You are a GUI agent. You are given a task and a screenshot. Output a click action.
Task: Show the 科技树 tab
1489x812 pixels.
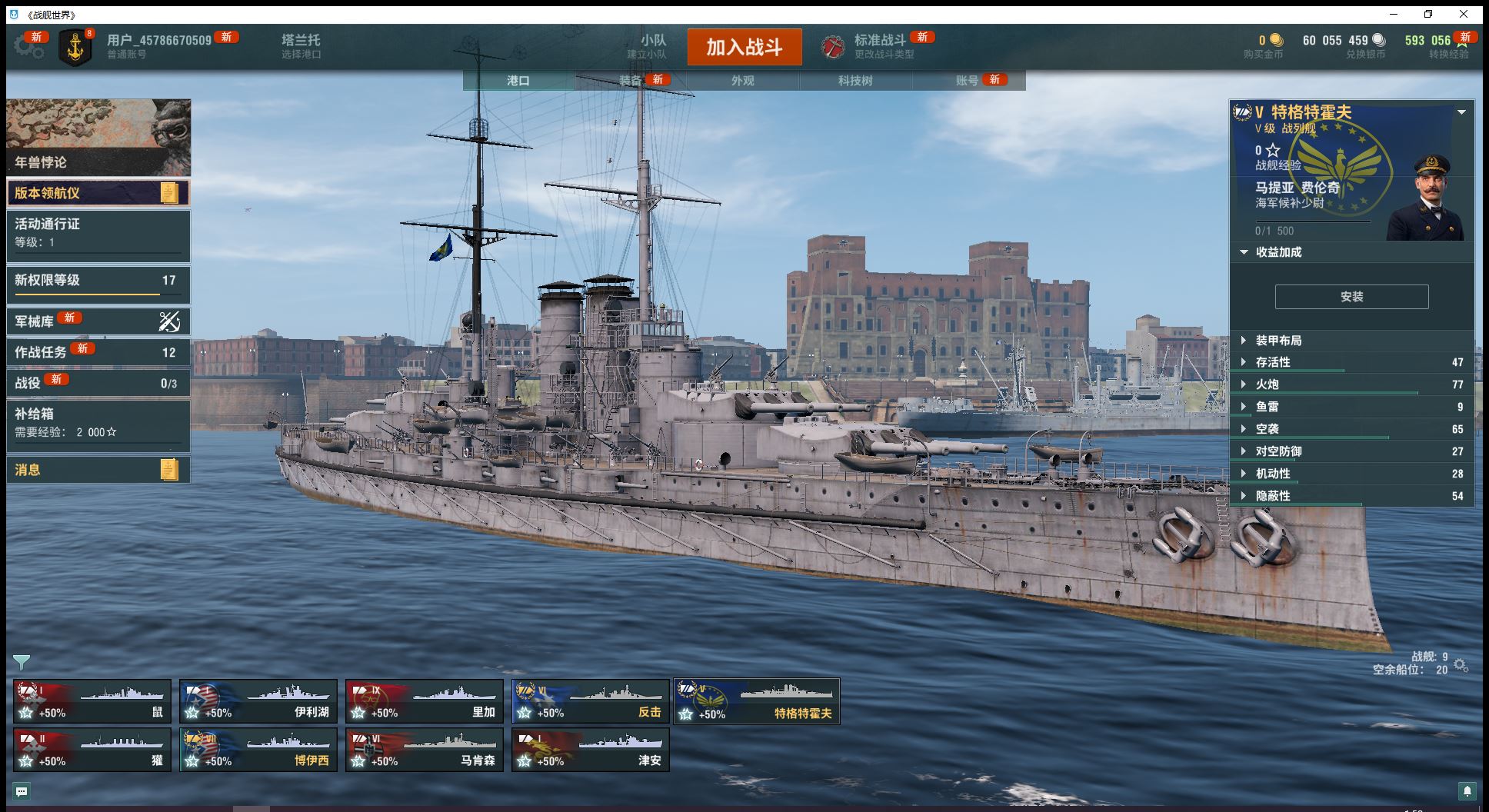[854, 81]
